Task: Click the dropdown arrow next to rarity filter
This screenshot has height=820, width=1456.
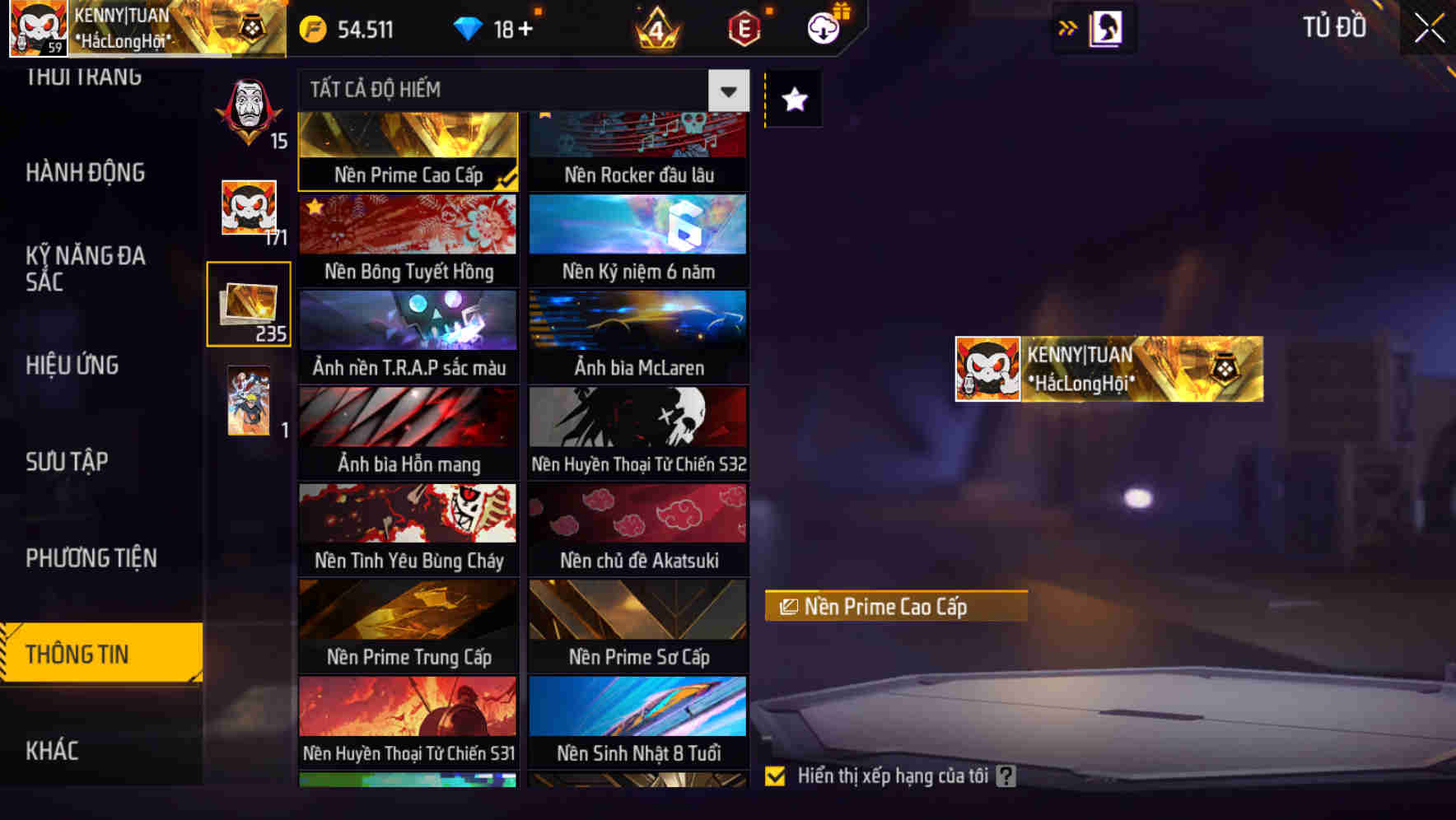Action: (728, 90)
